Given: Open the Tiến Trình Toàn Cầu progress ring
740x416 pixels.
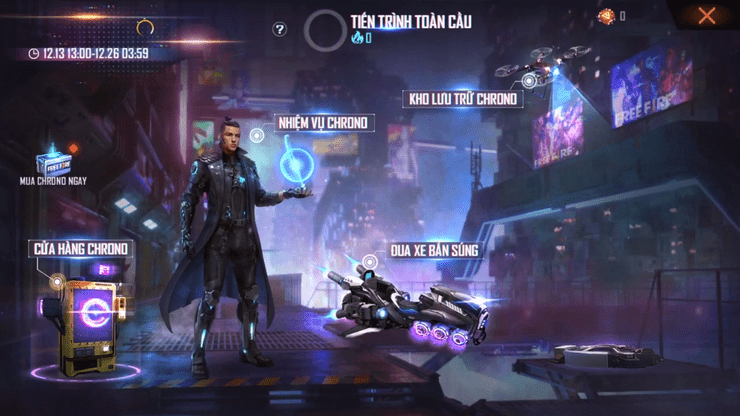Looking at the screenshot, I should coord(325,30).
